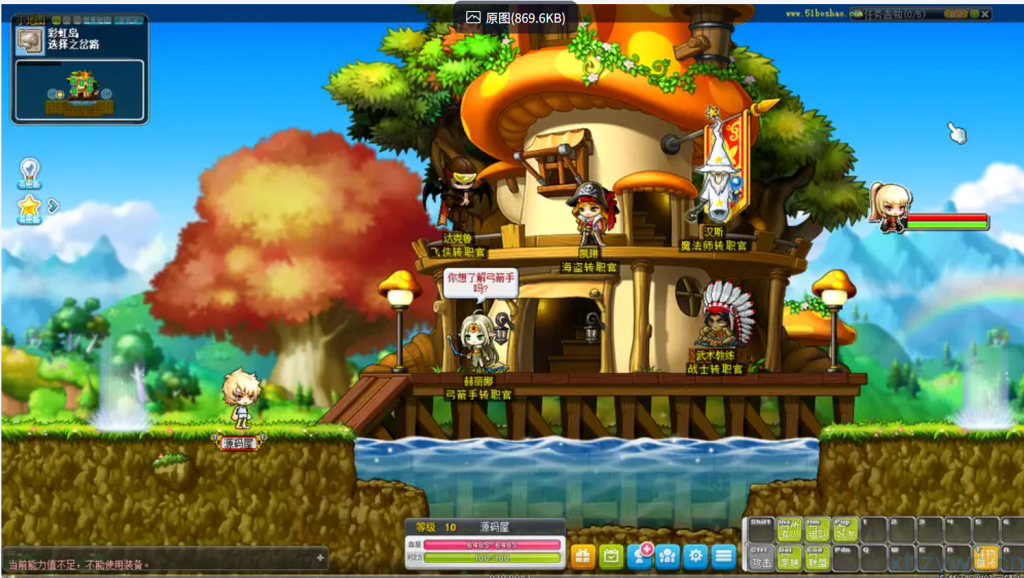The height and width of the screenshot is (578, 1024).
Task: Open the green calendar event button
Action: pos(611,556)
